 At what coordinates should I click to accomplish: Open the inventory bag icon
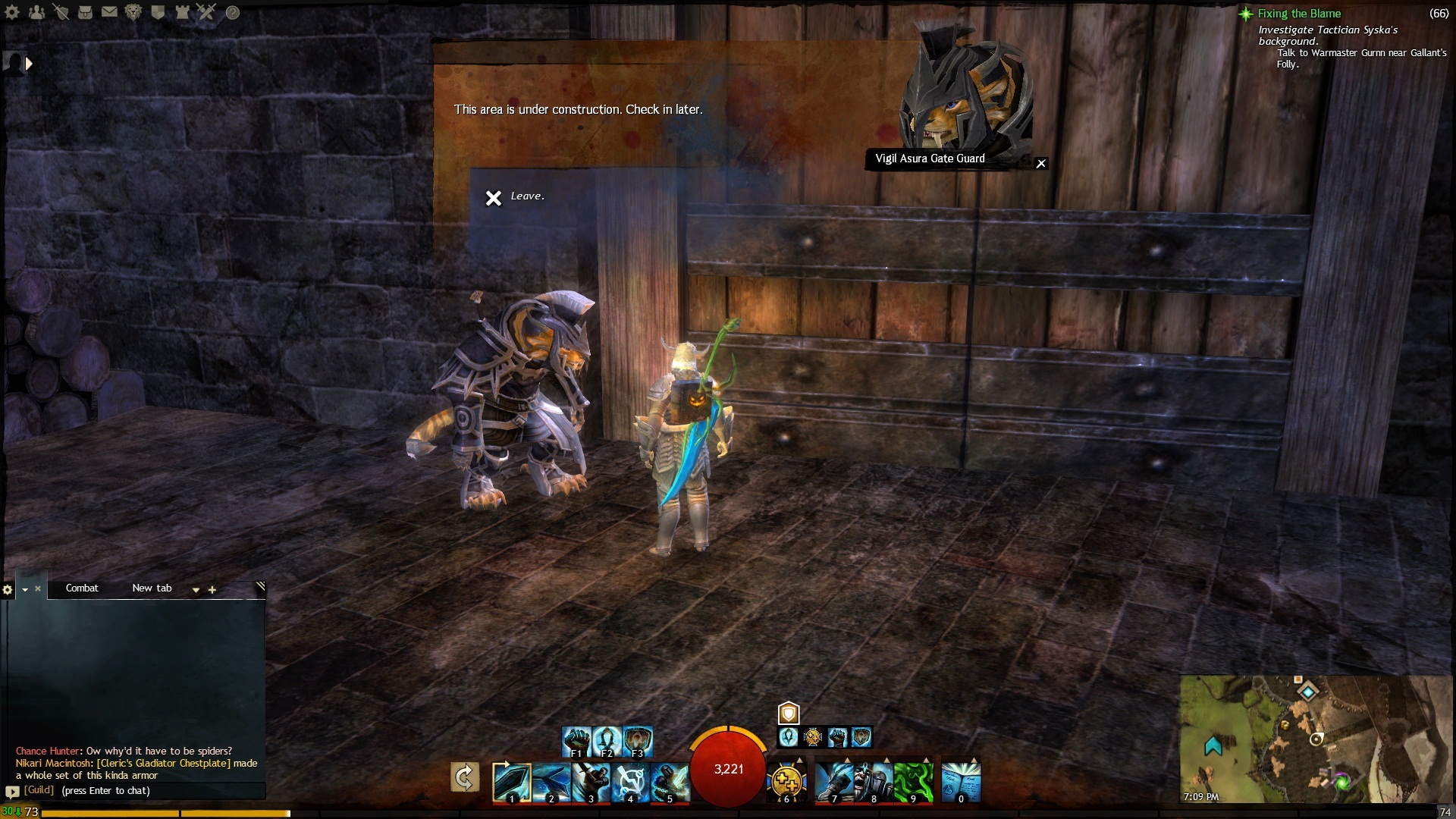pos(85,12)
